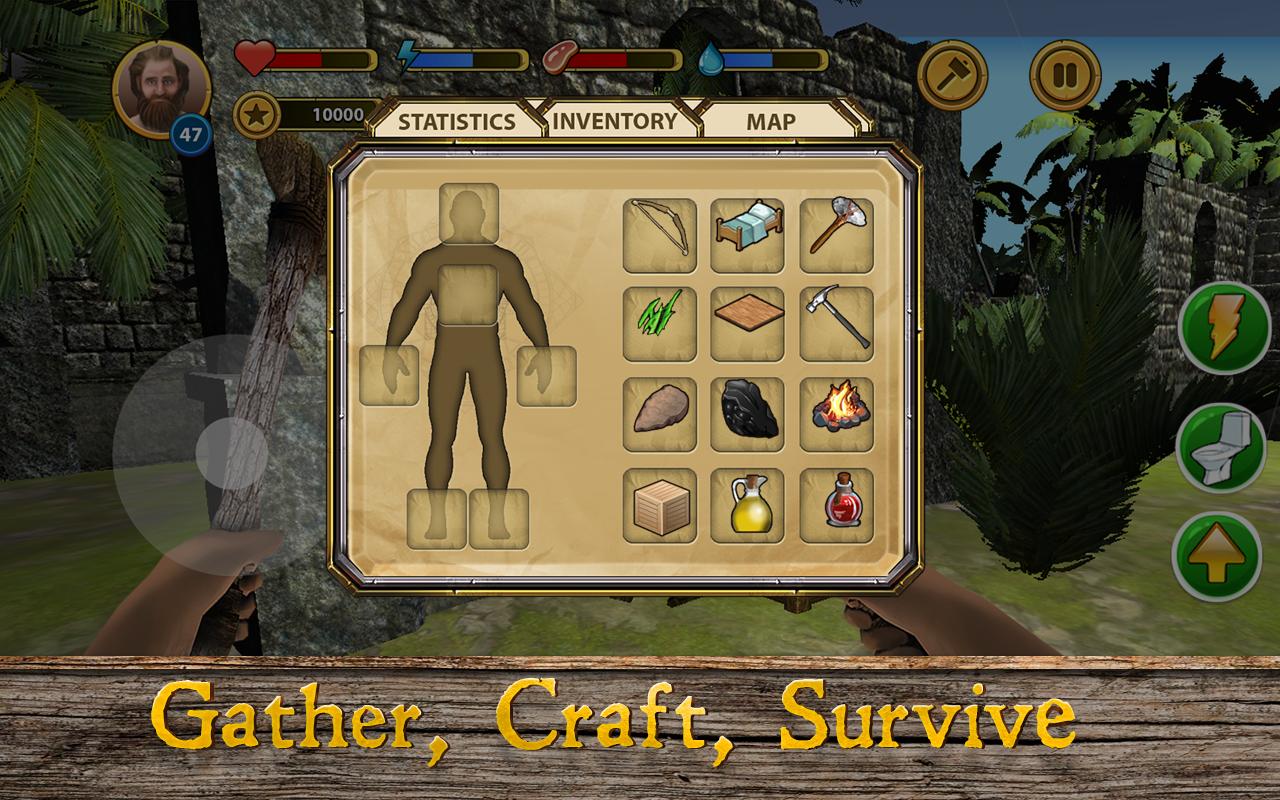Select the black stone item
1280x800 pixels.
coord(746,412)
